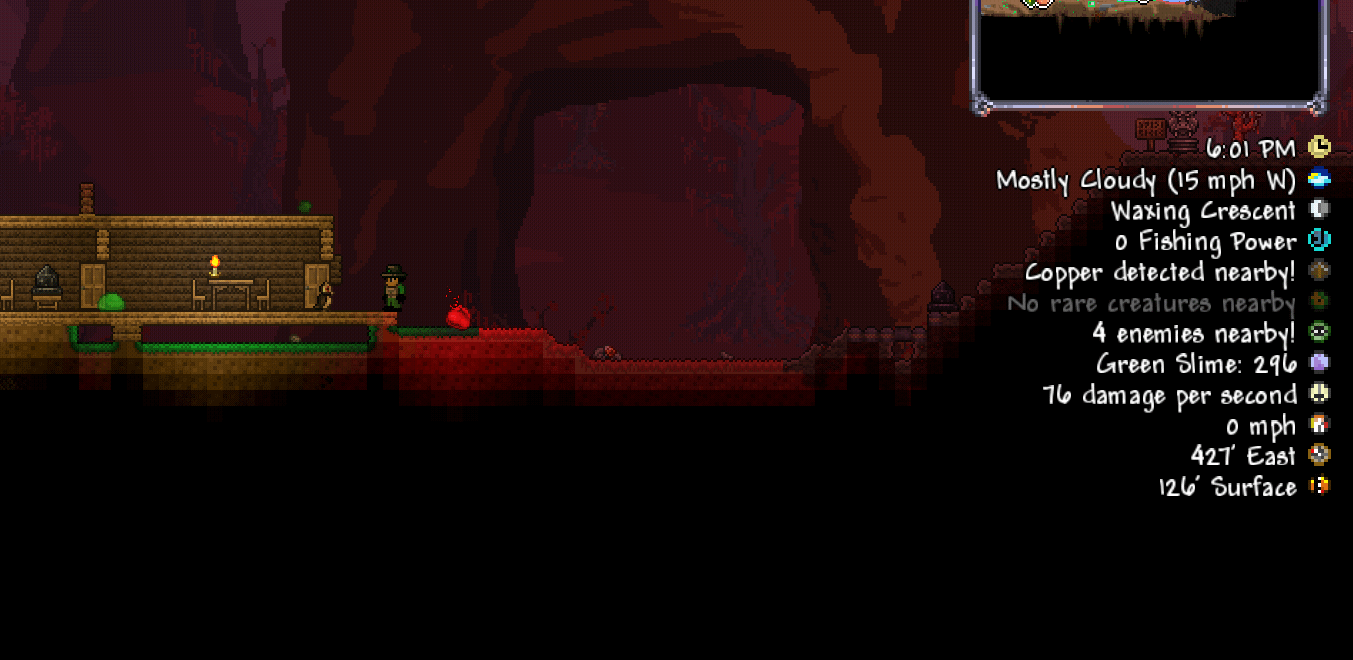Viewport: 1353px width, 660px height.
Task: Click the weather radio cloud icon
Action: click(x=1319, y=179)
